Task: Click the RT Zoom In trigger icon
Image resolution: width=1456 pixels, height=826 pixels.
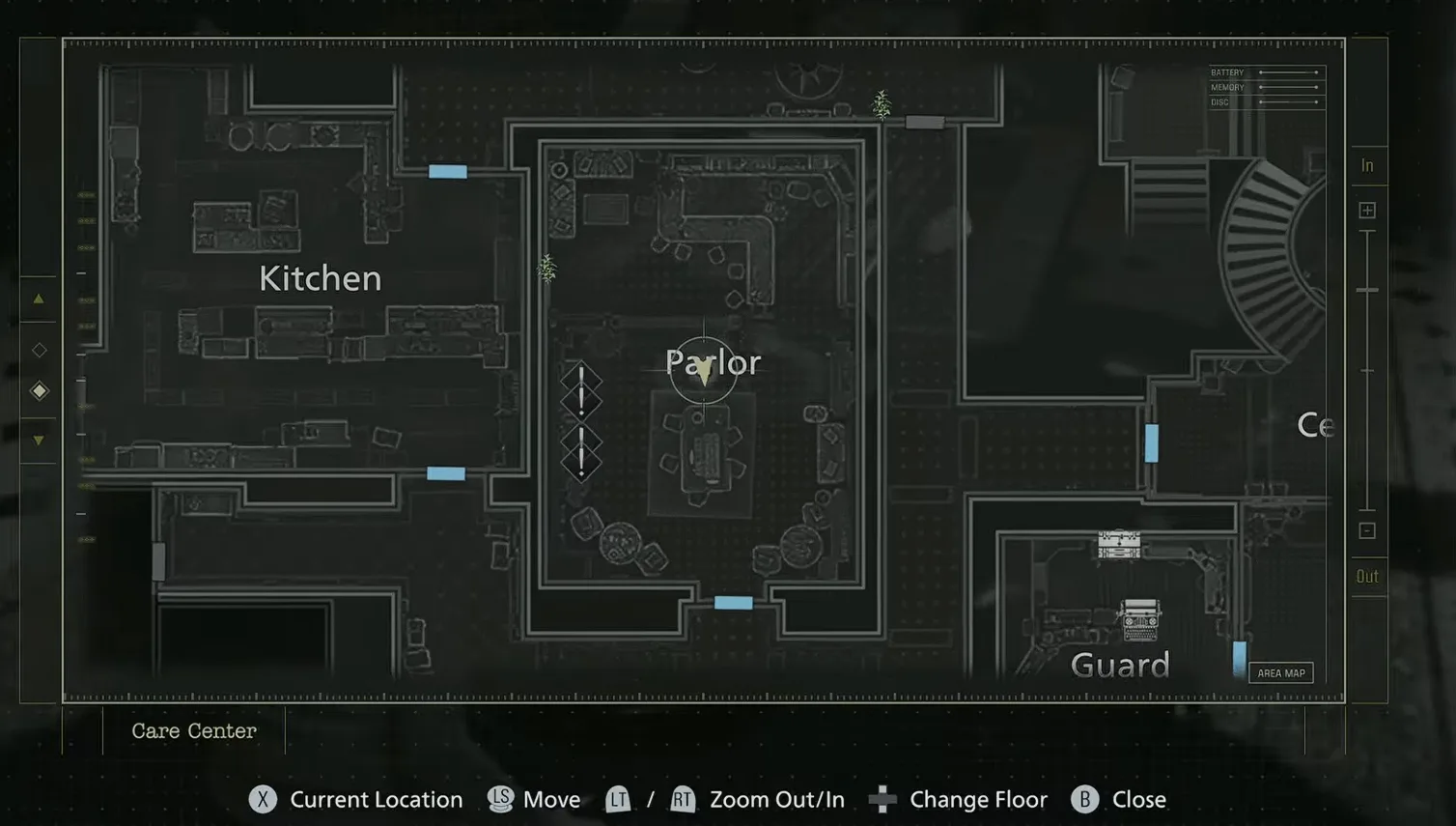Action: pos(683,799)
